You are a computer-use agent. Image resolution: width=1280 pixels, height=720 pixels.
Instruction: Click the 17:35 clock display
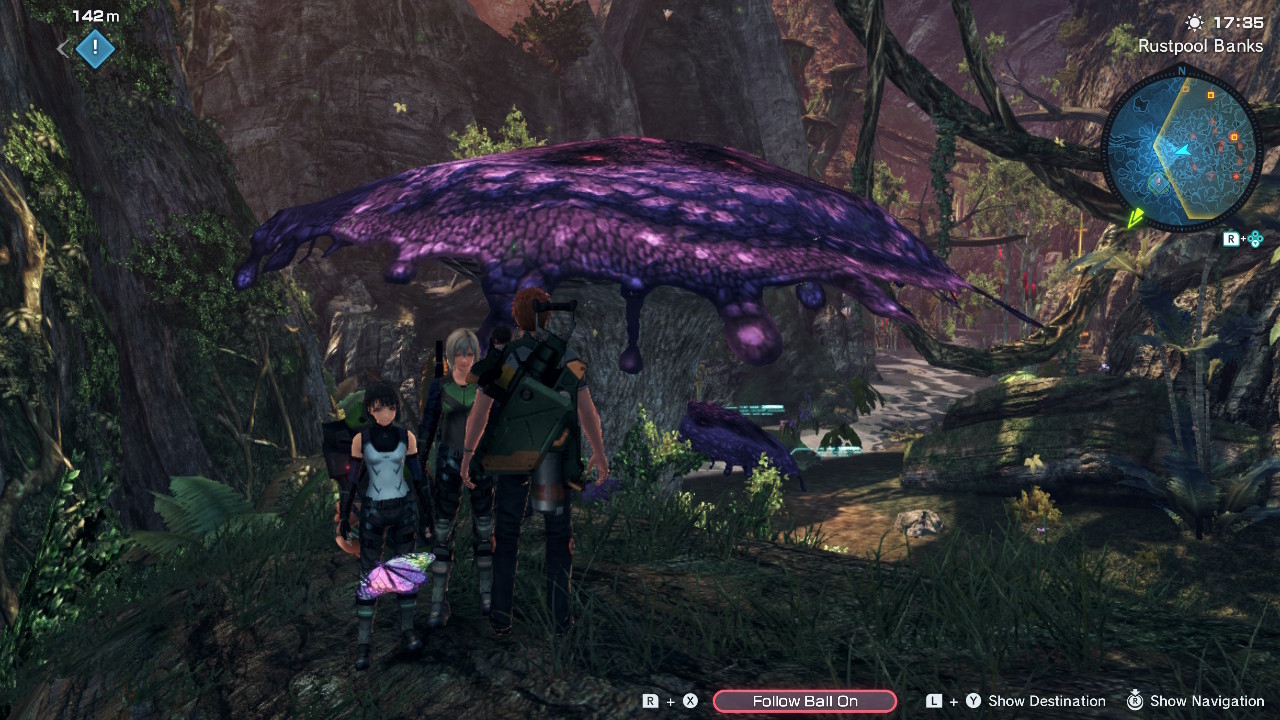click(1237, 20)
